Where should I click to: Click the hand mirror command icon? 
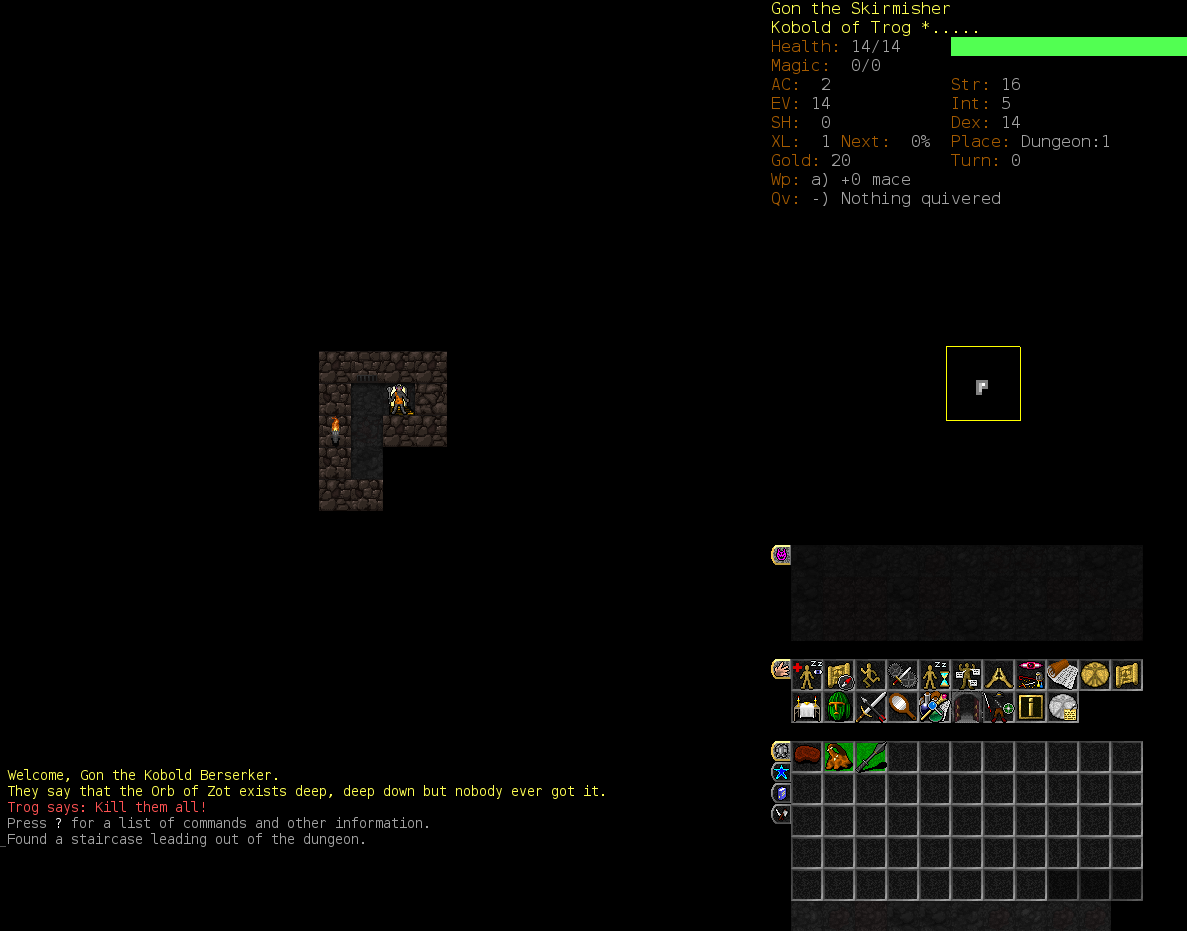coord(903,708)
